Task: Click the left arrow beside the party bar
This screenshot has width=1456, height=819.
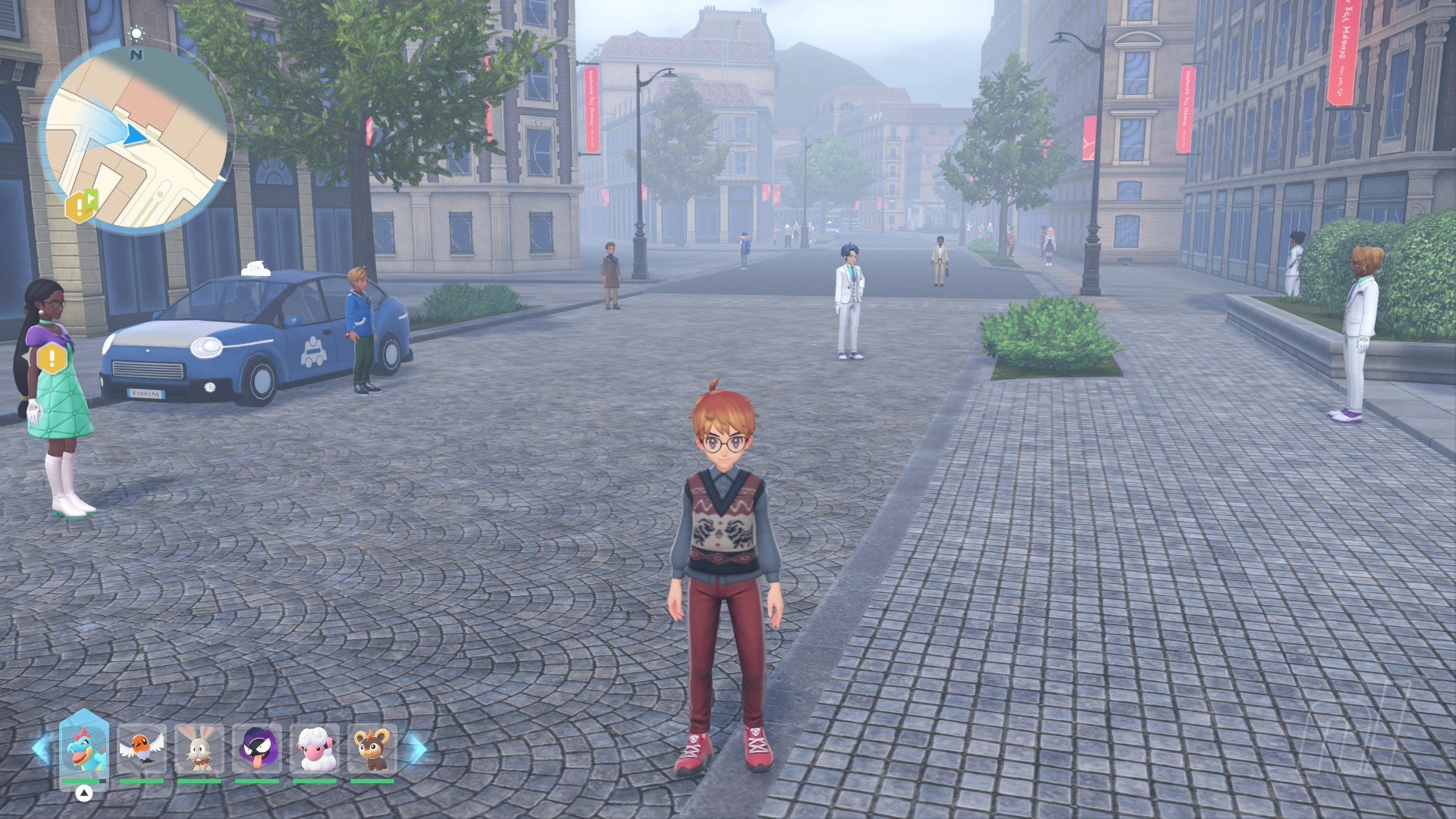Action: click(40, 749)
